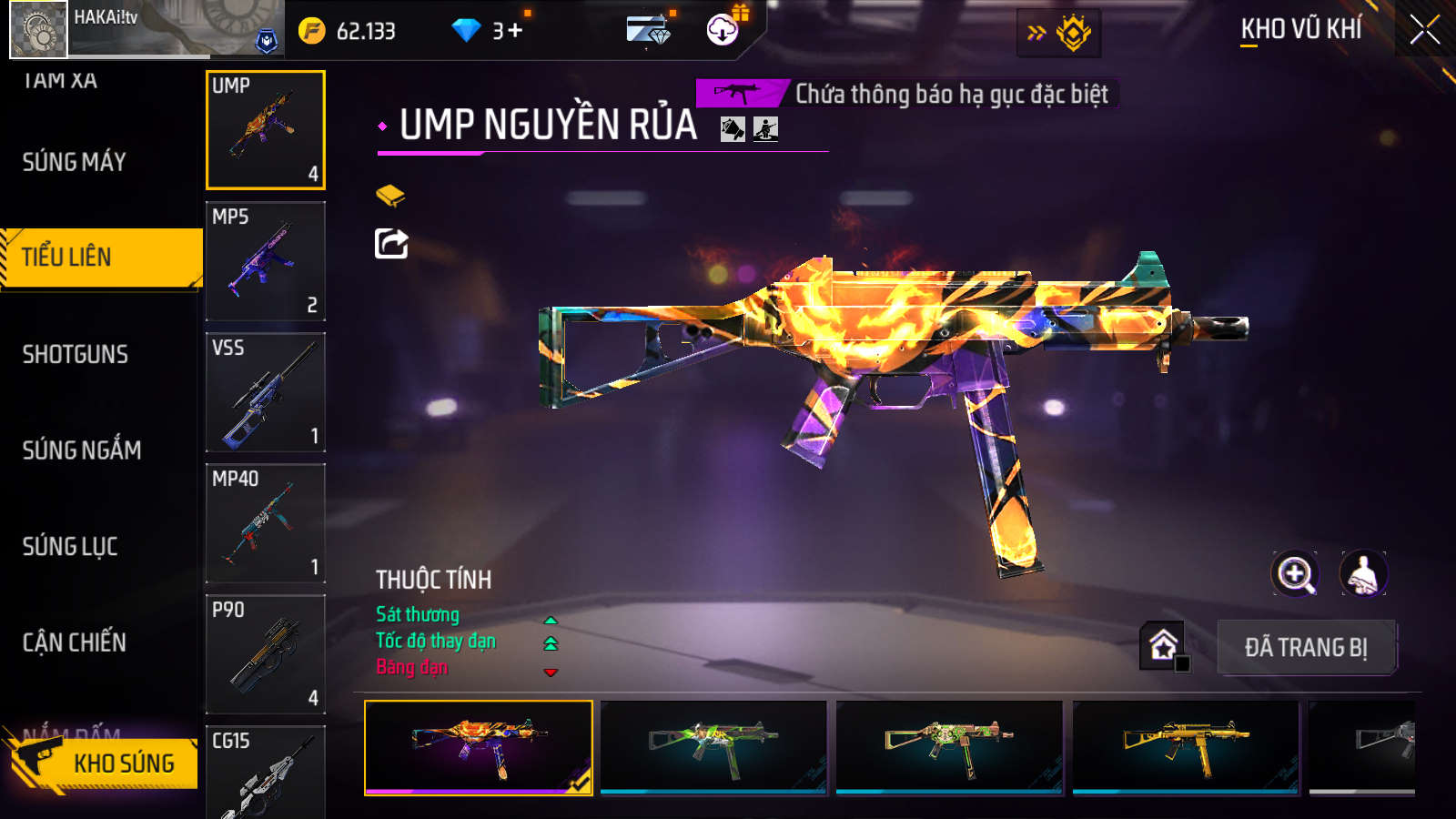Select the MP5 weapon tile
This screenshot has height=819, width=1456.
[266, 261]
